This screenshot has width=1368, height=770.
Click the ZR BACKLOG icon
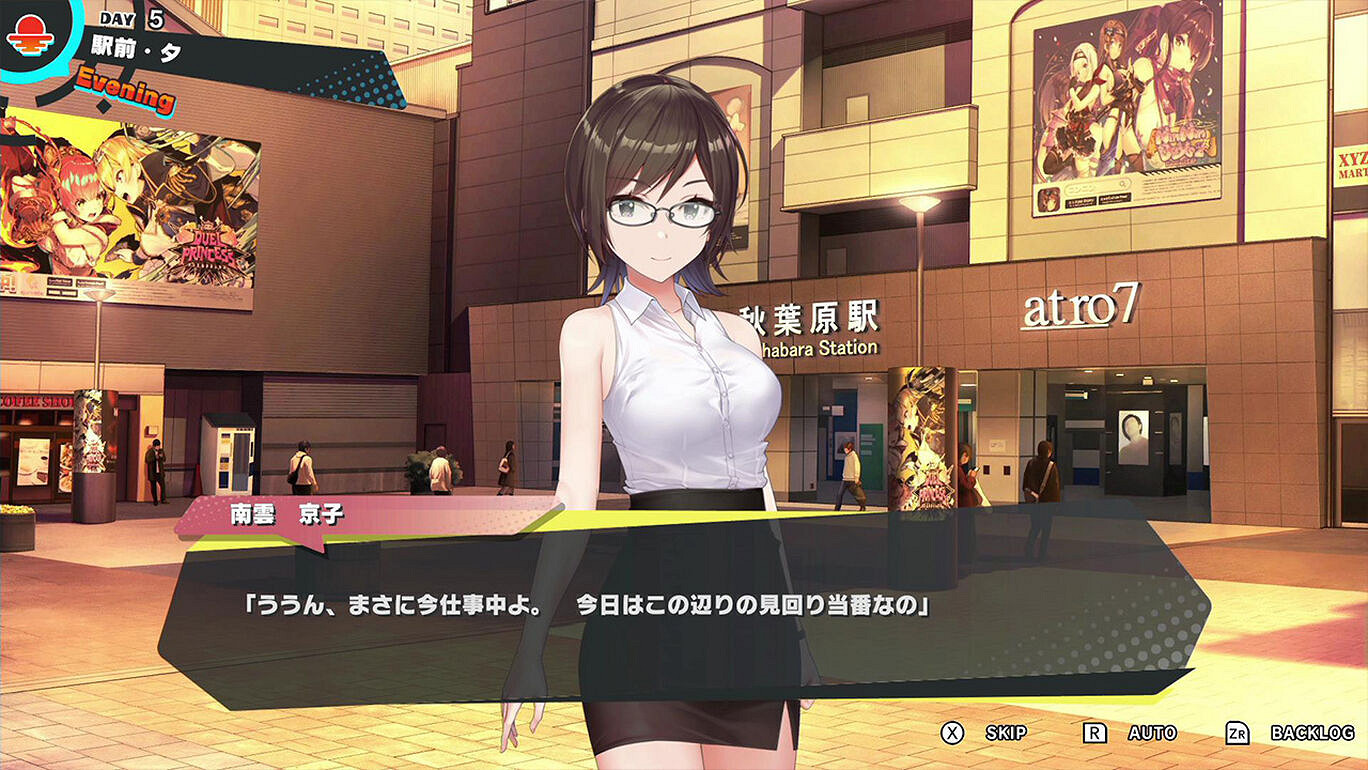(x=1236, y=732)
